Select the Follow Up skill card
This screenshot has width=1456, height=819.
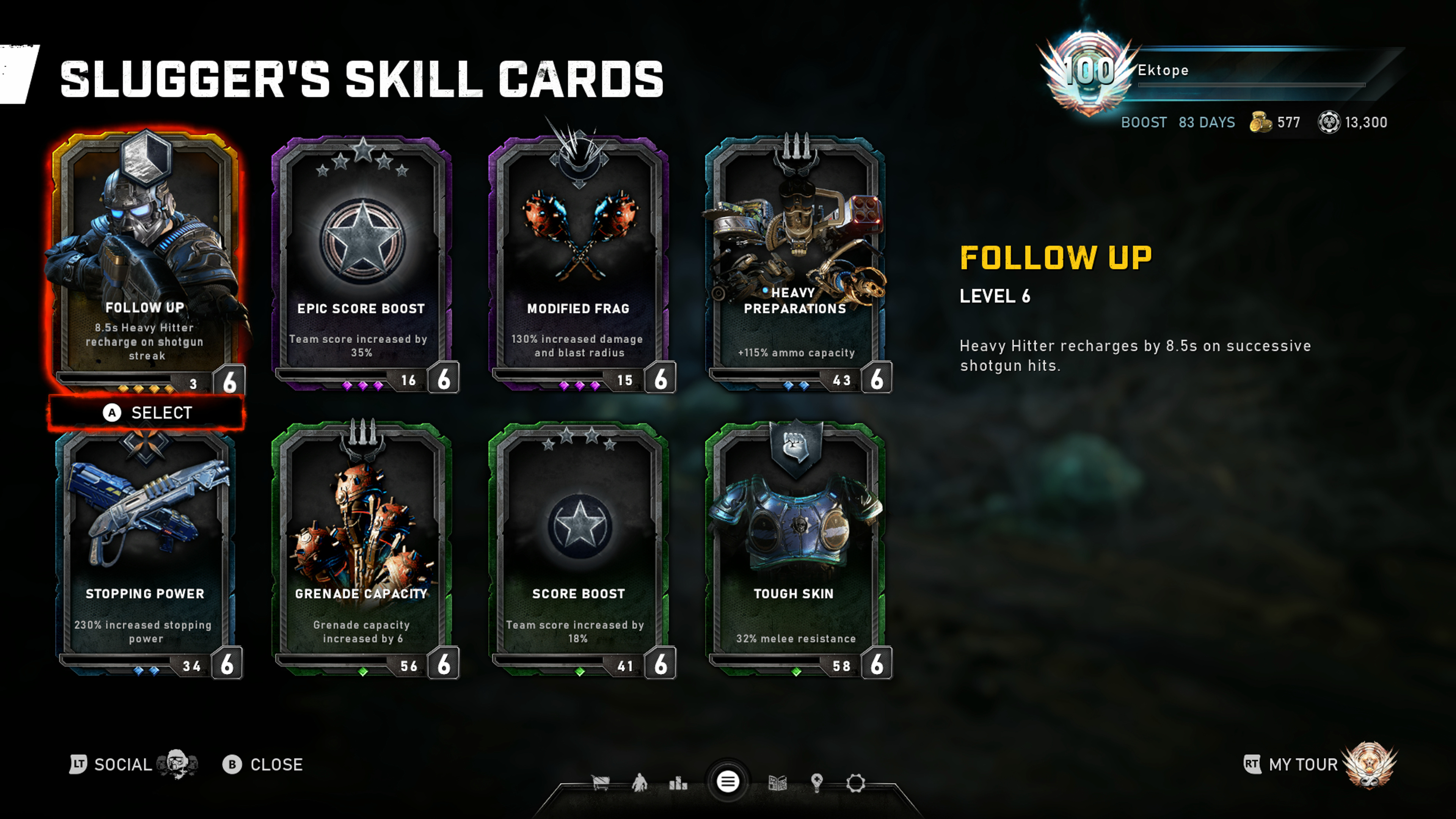pyautogui.click(x=146, y=260)
